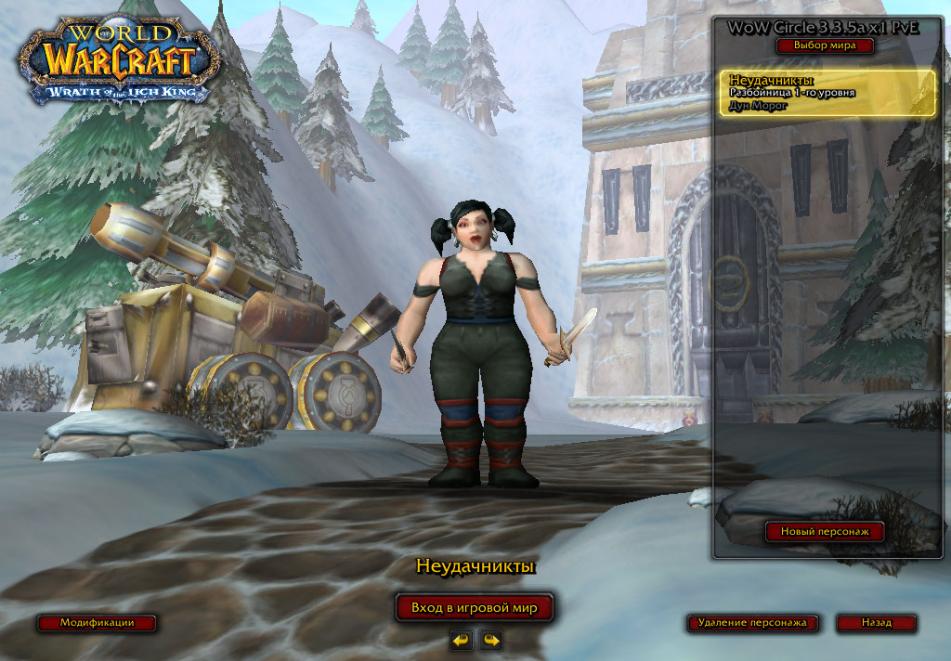
Task: Go back with the 'Назад' button
Action: [x=876, y=623]
